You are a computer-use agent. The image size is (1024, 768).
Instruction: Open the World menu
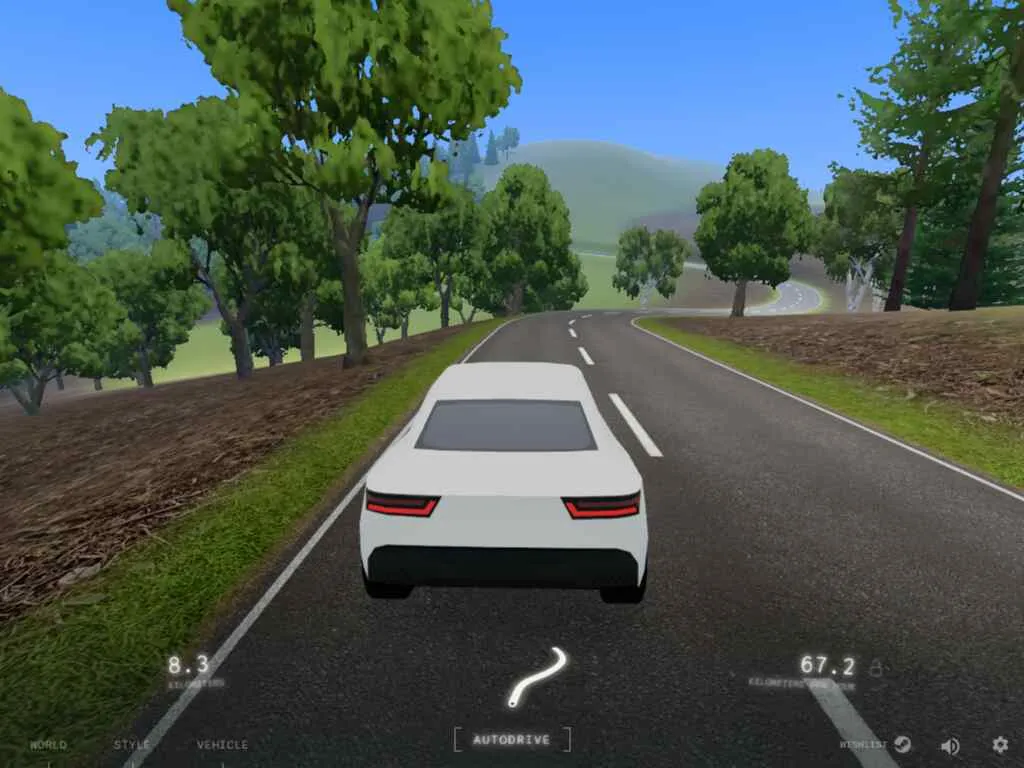click(x=48, y=745)
